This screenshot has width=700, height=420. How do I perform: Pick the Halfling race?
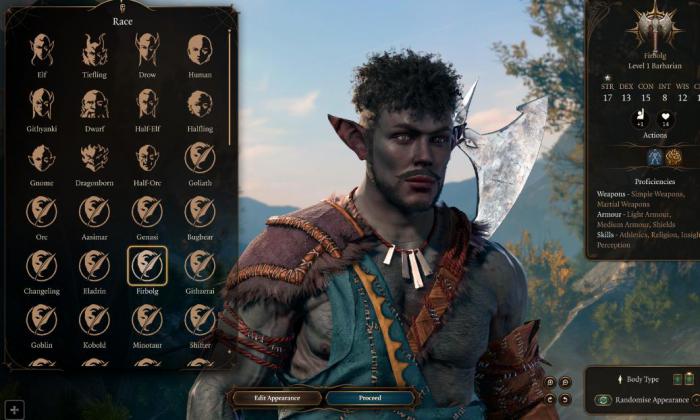200,103
